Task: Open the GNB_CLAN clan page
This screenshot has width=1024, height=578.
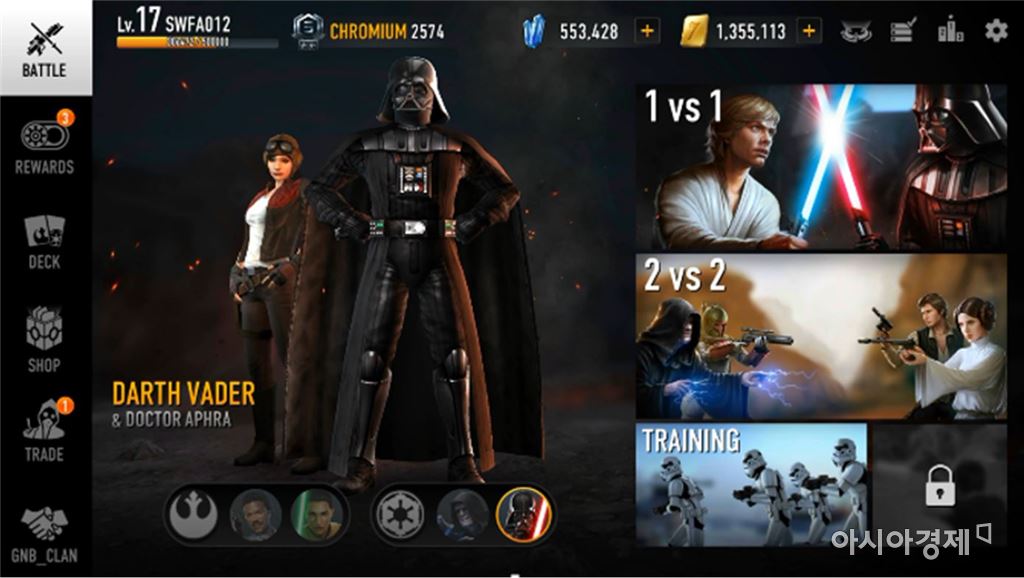Action: pos(44,534)
